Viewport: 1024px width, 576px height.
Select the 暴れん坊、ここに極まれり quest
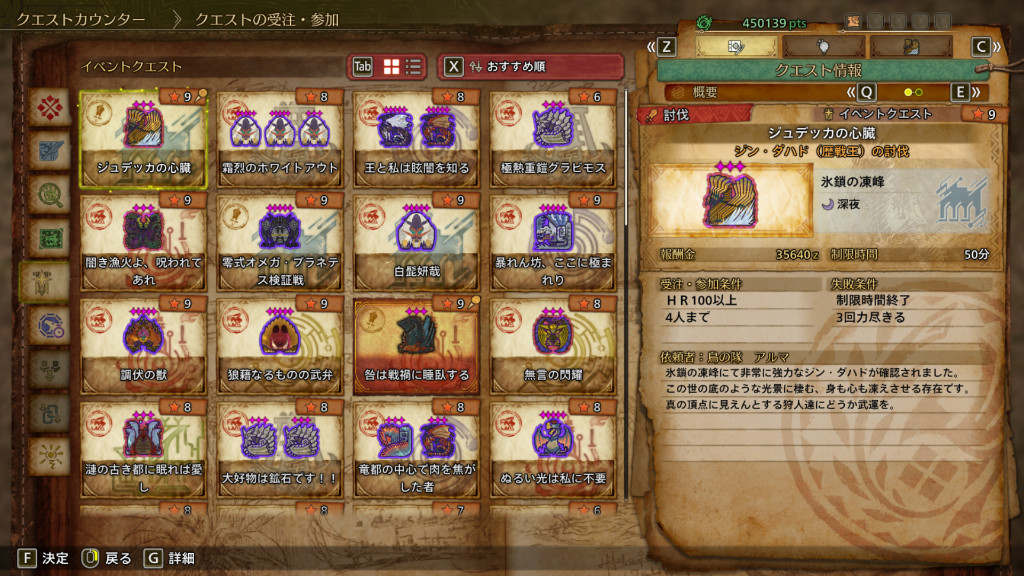(552, 242)
